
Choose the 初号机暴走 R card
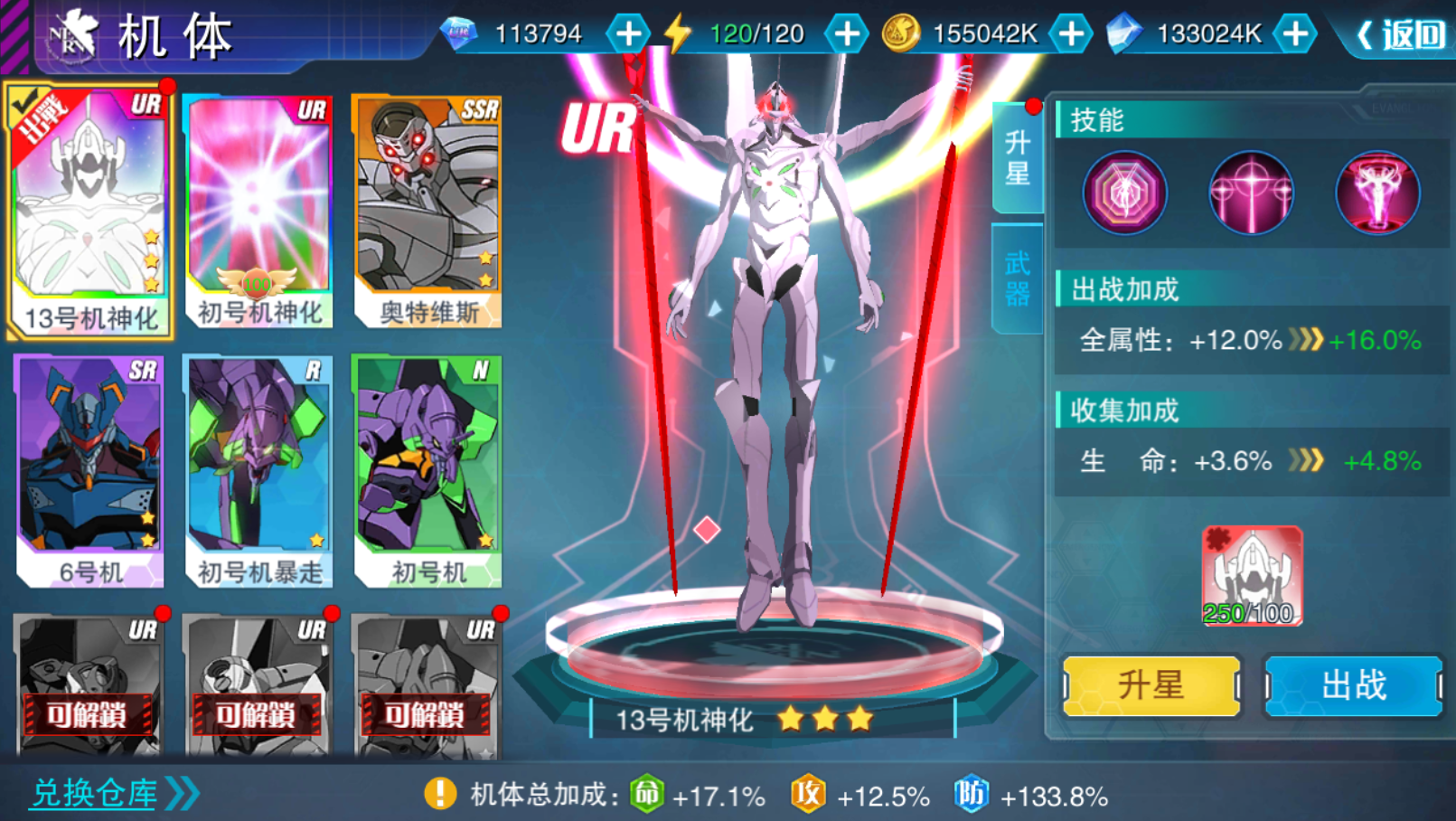pyautogui.click(x=258, y=466)
